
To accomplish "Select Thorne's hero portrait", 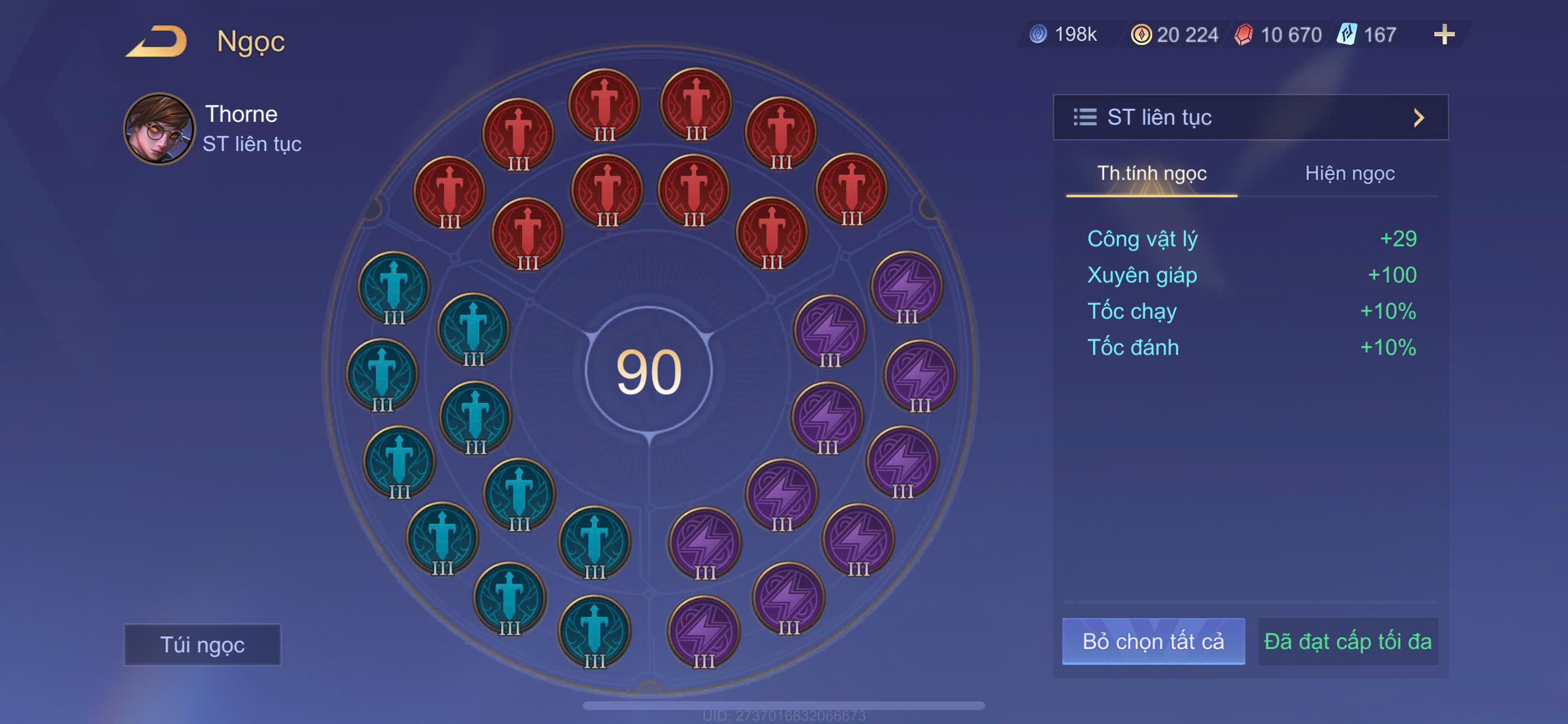I will click(159, 128).
